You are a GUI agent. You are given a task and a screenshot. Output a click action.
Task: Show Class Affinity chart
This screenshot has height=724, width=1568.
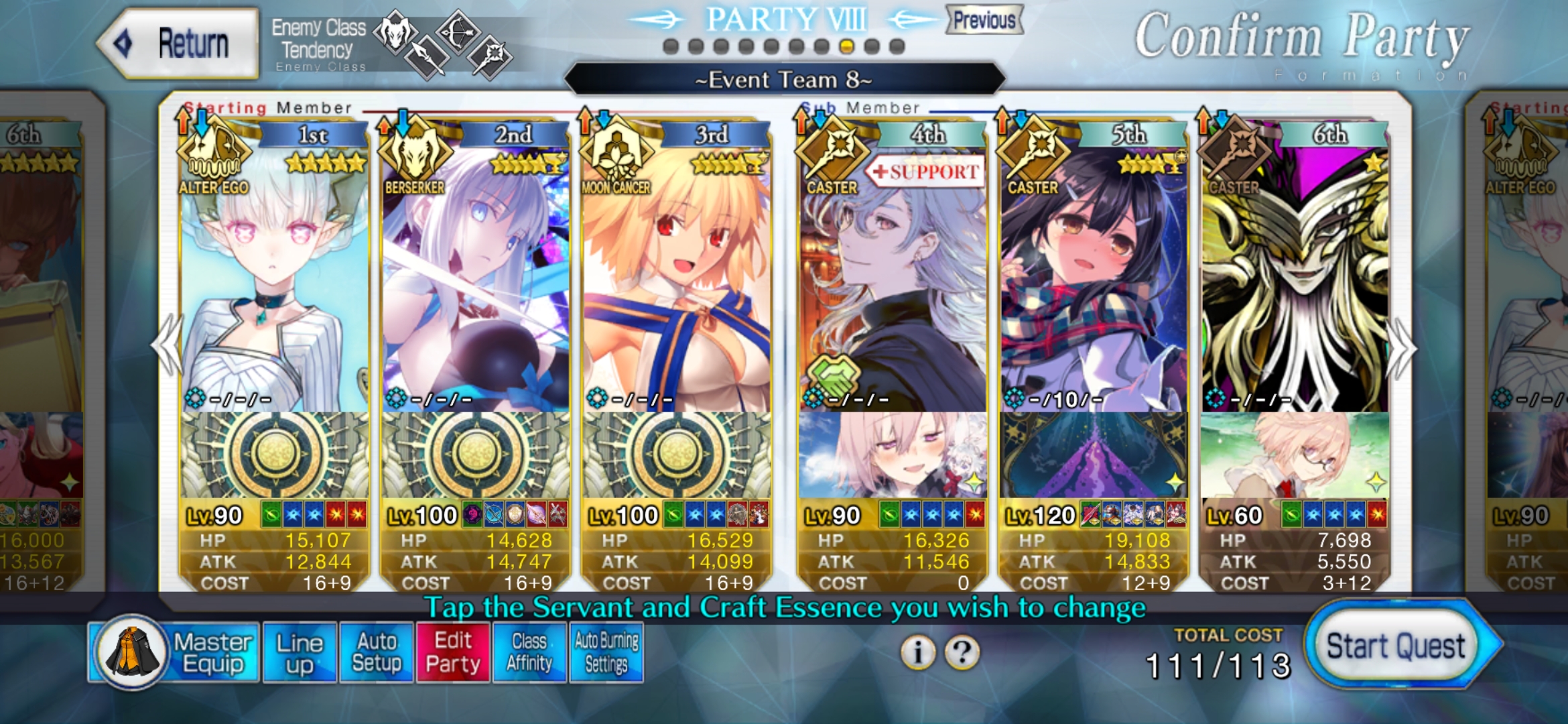[x=529, y=652]
